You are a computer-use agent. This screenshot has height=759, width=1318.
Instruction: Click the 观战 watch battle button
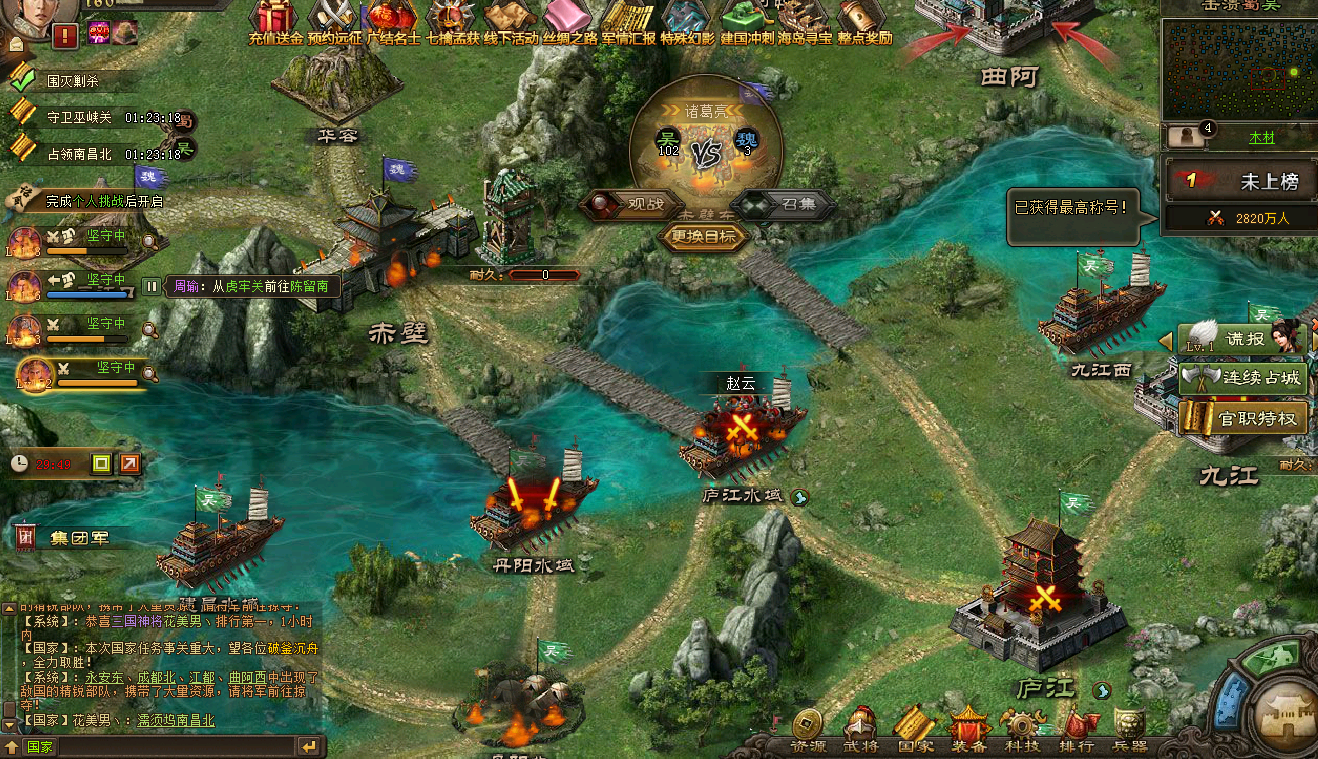click(x=632, y=204)
